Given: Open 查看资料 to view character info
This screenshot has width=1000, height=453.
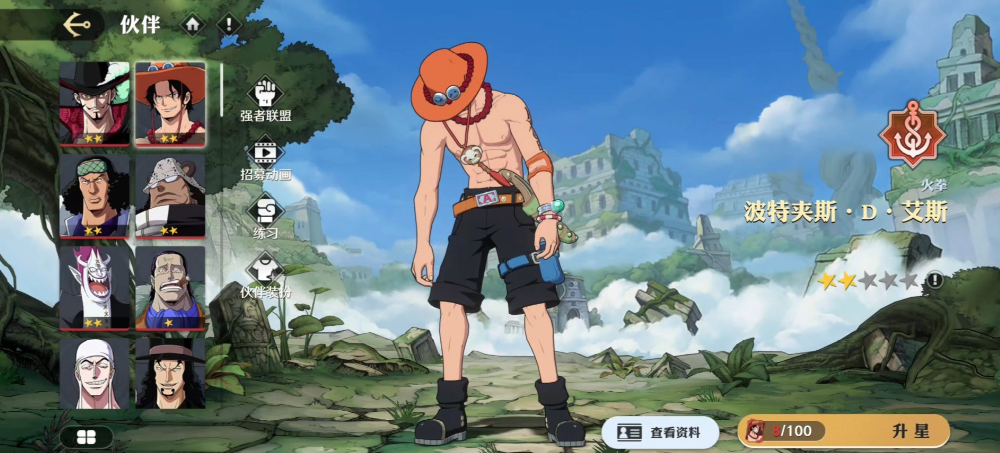Looking at the screenshot, I should (x=659, y=432).
